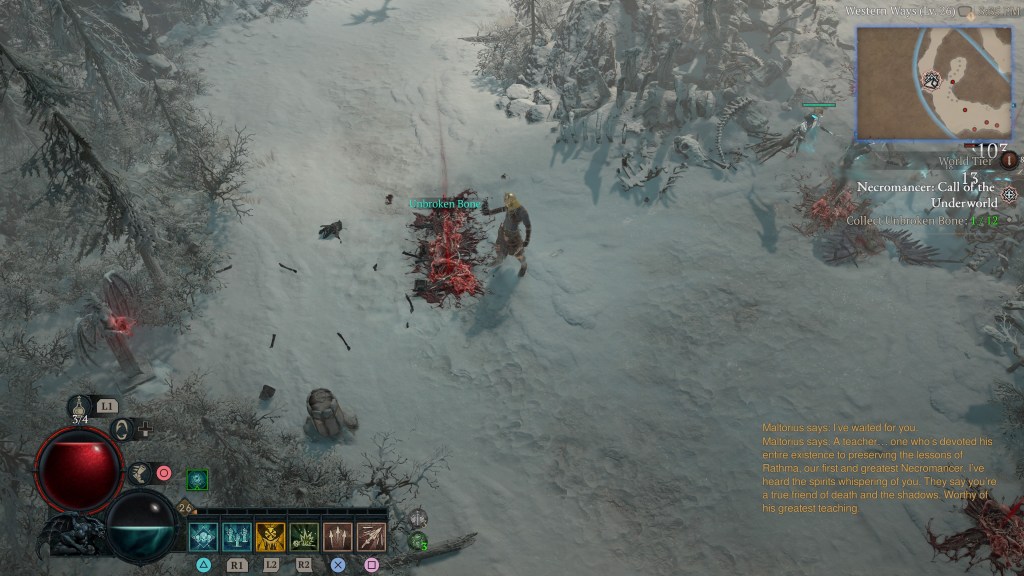Click the quest location marker on the minimap

tap(932, 80)
